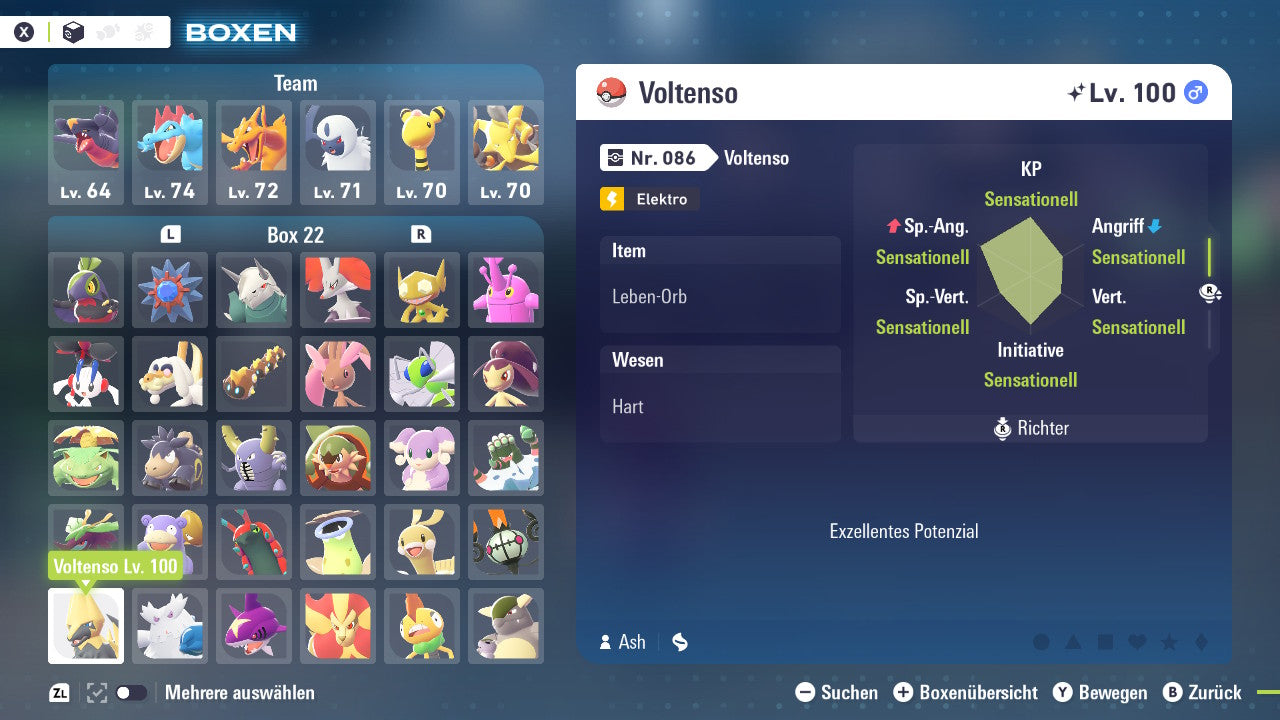Click the sparkle icon before Lv. 100
The image size is (1280, 720).
click(x=1077, y=92)
